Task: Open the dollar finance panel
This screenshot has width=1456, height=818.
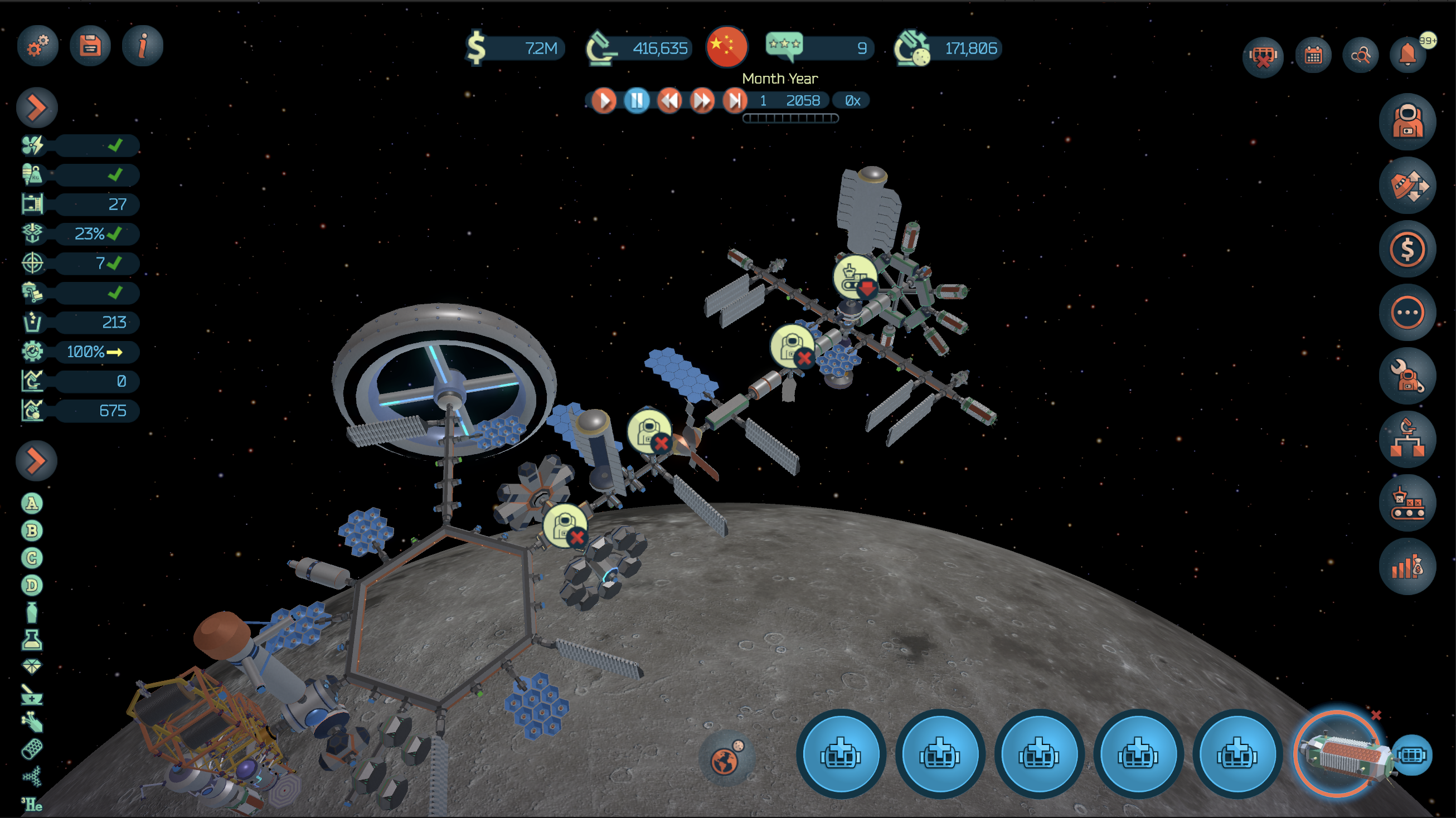Action: (1407, 249)
